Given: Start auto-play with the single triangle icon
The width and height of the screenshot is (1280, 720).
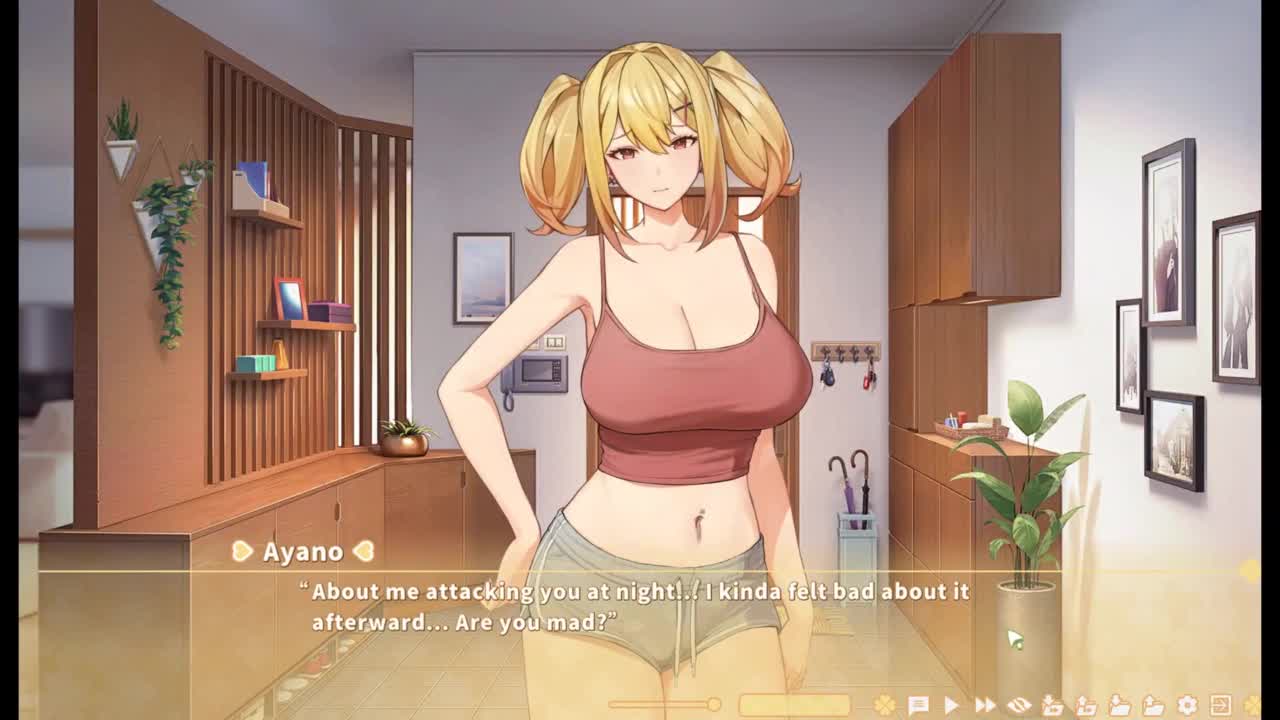Looking at the screenshot, I should coord(951,706).
